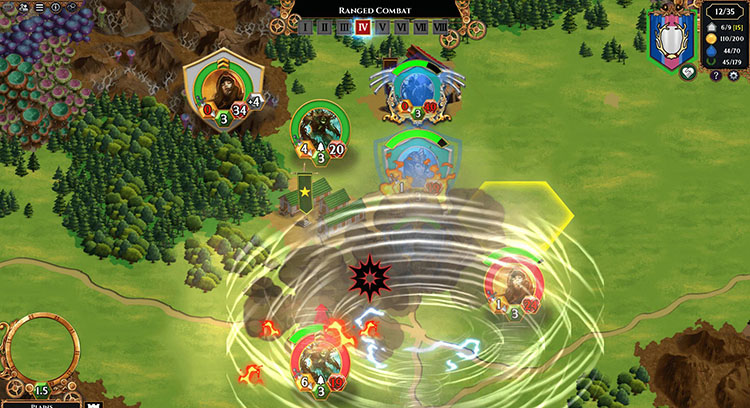The image size is (750, 408).
Task: Select the hooded unit with shield badge
Action: [223, 93]
